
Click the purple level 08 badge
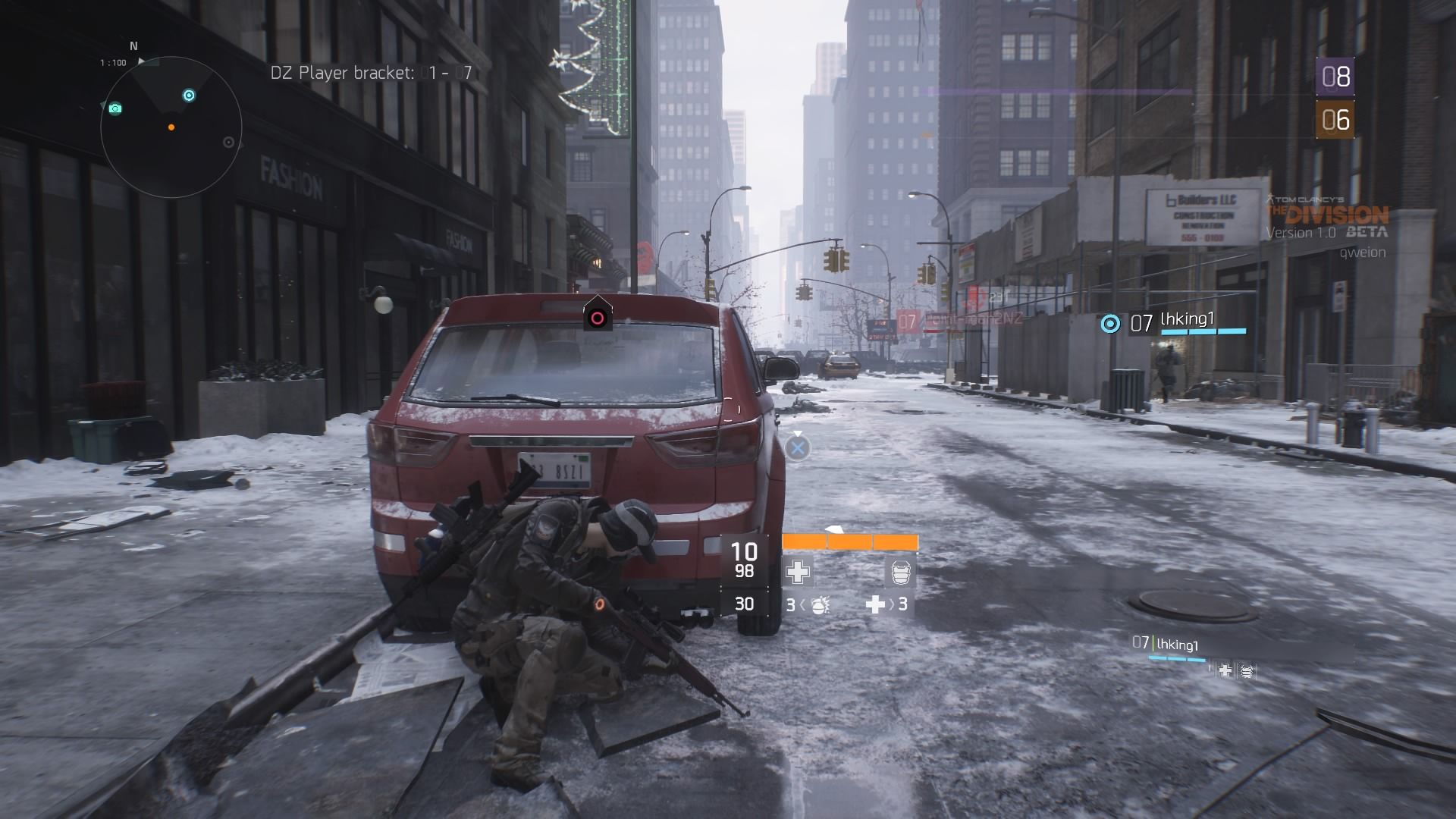[1335, 77]
